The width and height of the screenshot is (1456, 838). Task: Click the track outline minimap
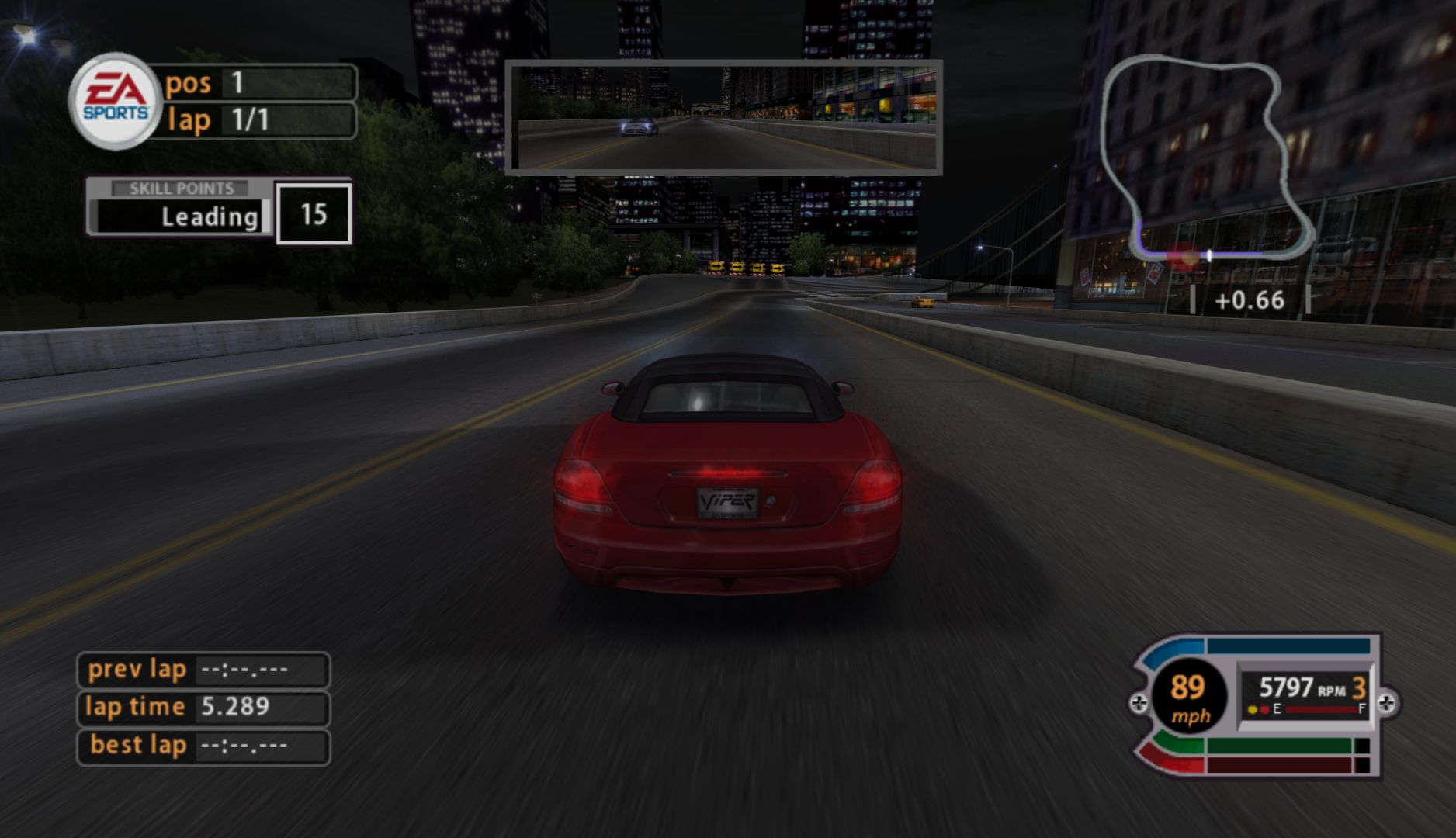point(1205,159)
